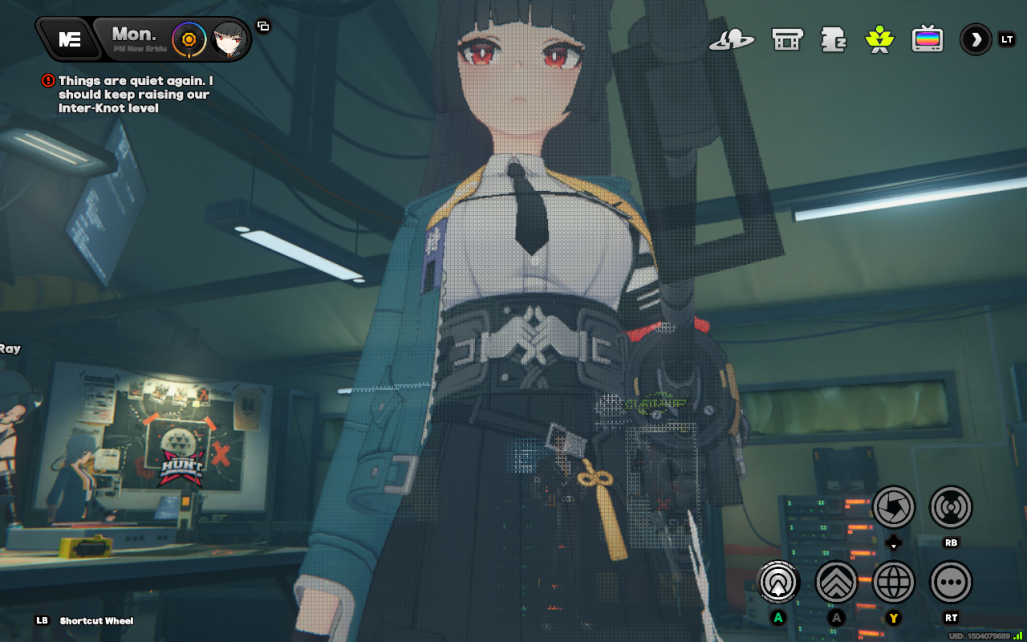Open the globe map button
The width and height of the screenshot is (1027, 642).
894,581
